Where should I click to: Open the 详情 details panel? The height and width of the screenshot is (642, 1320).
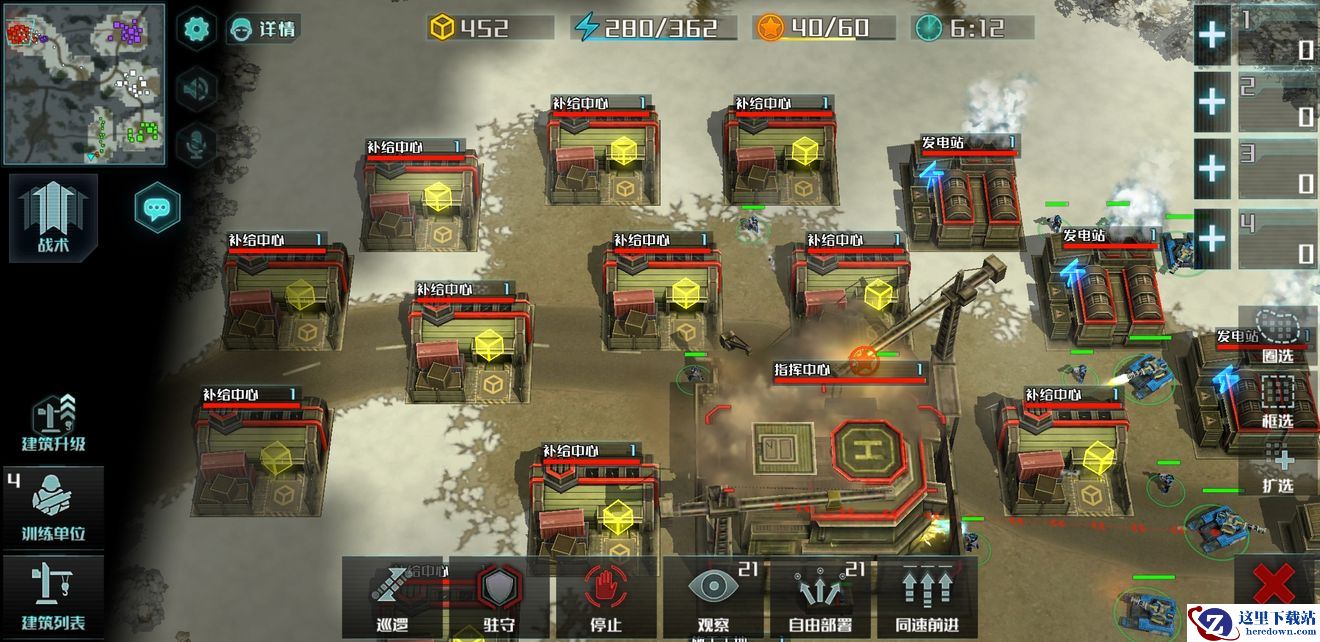pyautogui.click(x=264, y=28)
